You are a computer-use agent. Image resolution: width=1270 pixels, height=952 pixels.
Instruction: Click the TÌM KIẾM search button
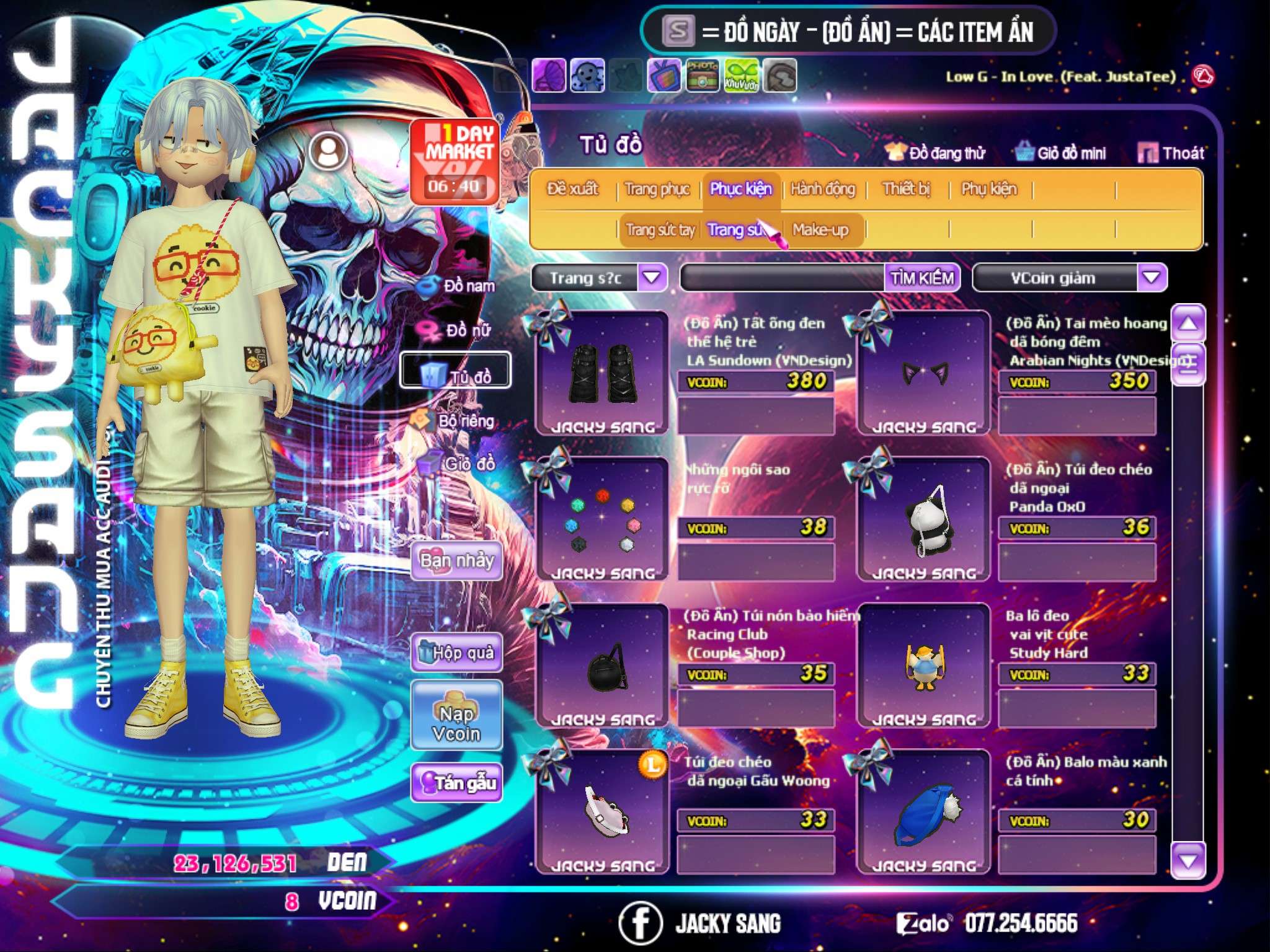922,278
